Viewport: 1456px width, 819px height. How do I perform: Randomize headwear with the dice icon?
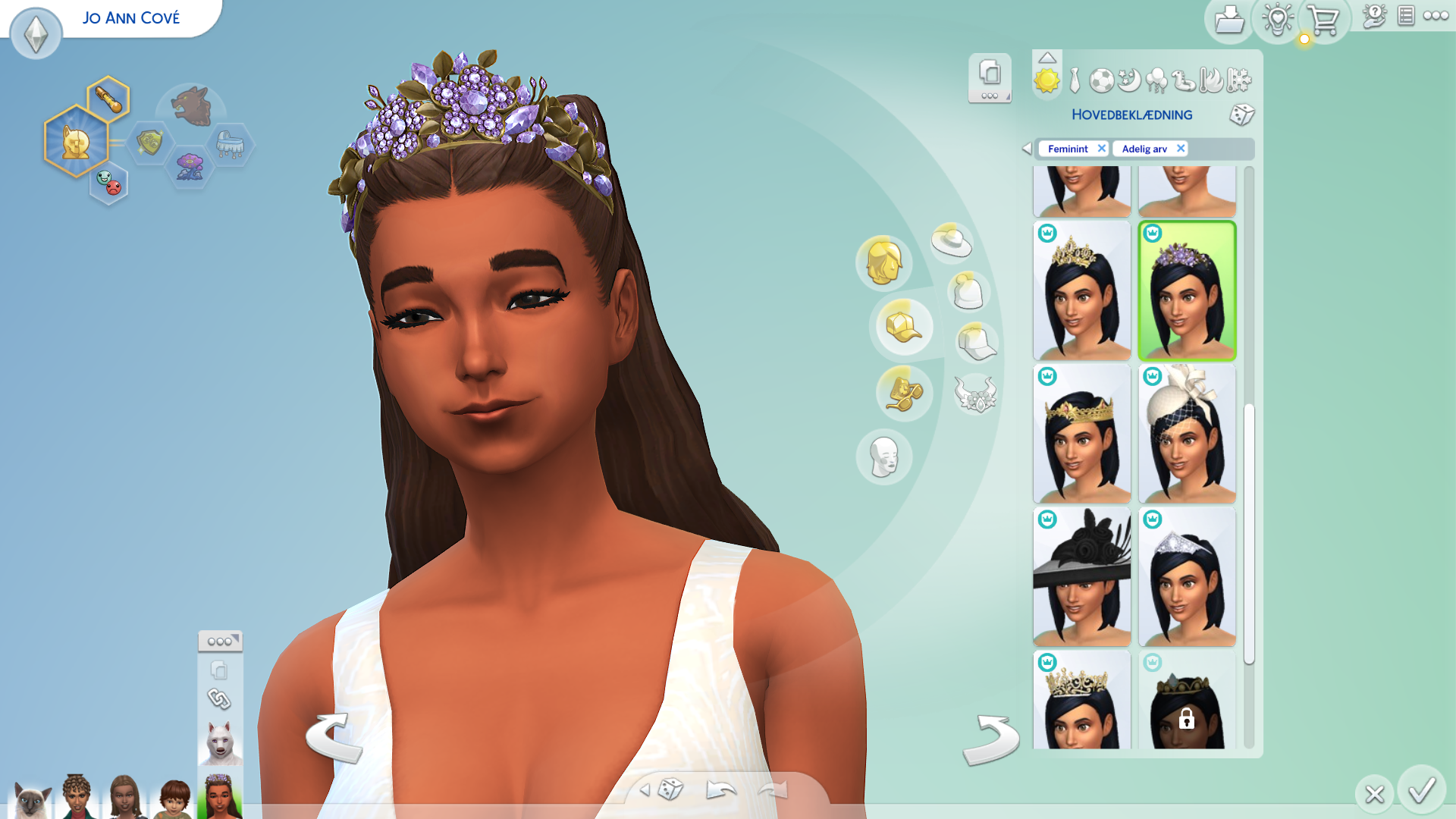pos(1241,115)
